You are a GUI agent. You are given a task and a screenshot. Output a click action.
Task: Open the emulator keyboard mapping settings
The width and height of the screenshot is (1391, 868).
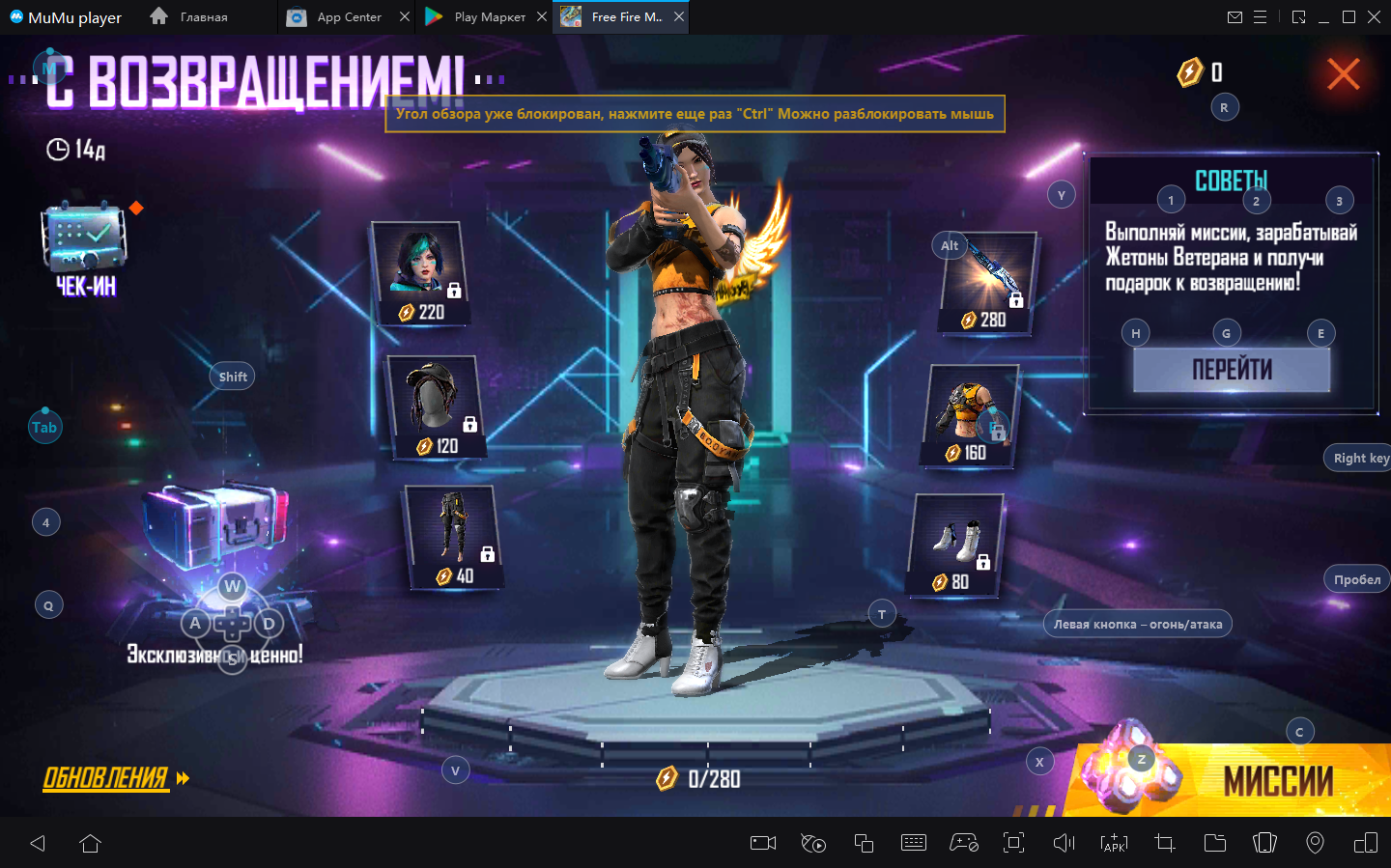coord(913,844)
